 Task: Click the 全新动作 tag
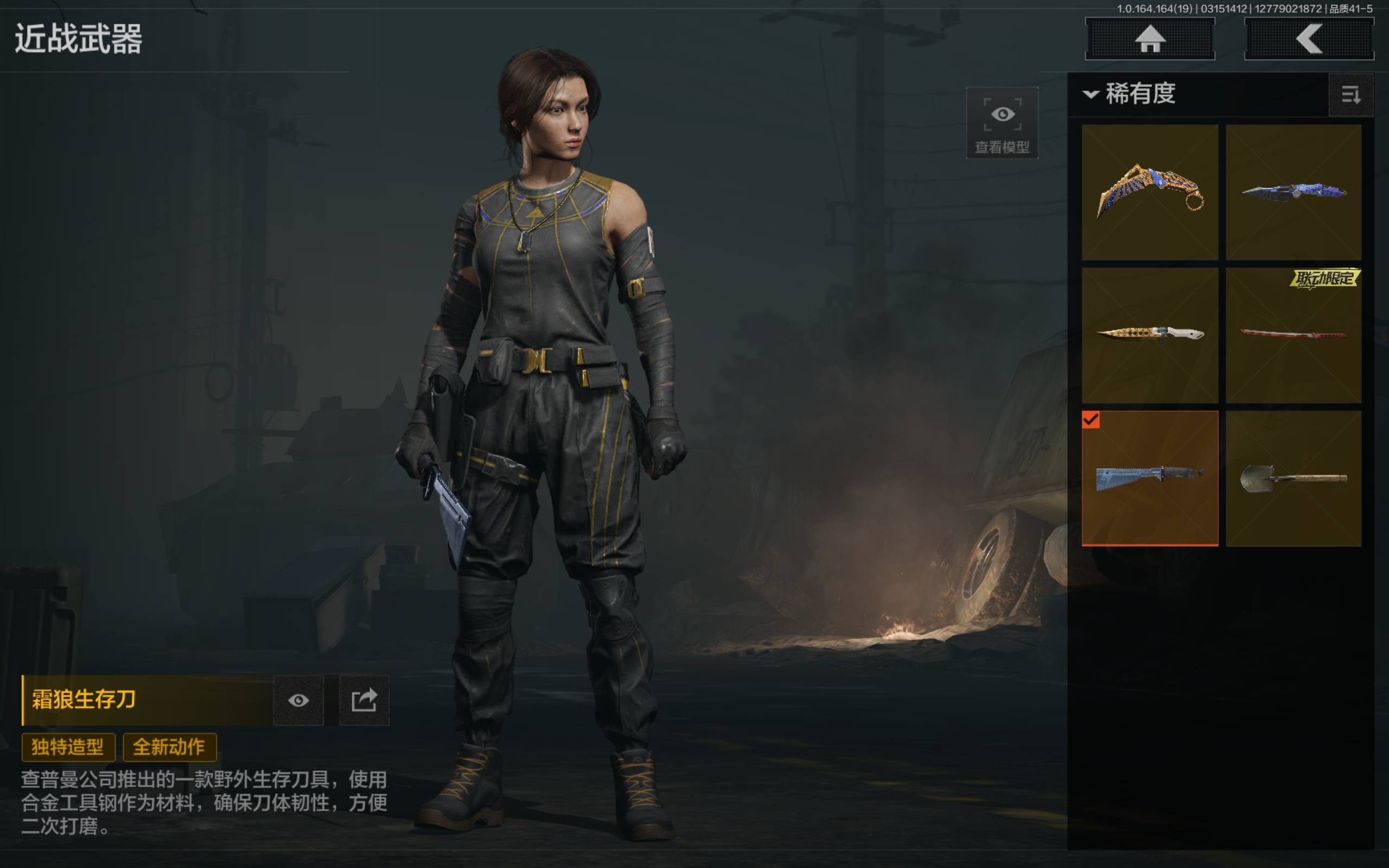coord(169,747)
